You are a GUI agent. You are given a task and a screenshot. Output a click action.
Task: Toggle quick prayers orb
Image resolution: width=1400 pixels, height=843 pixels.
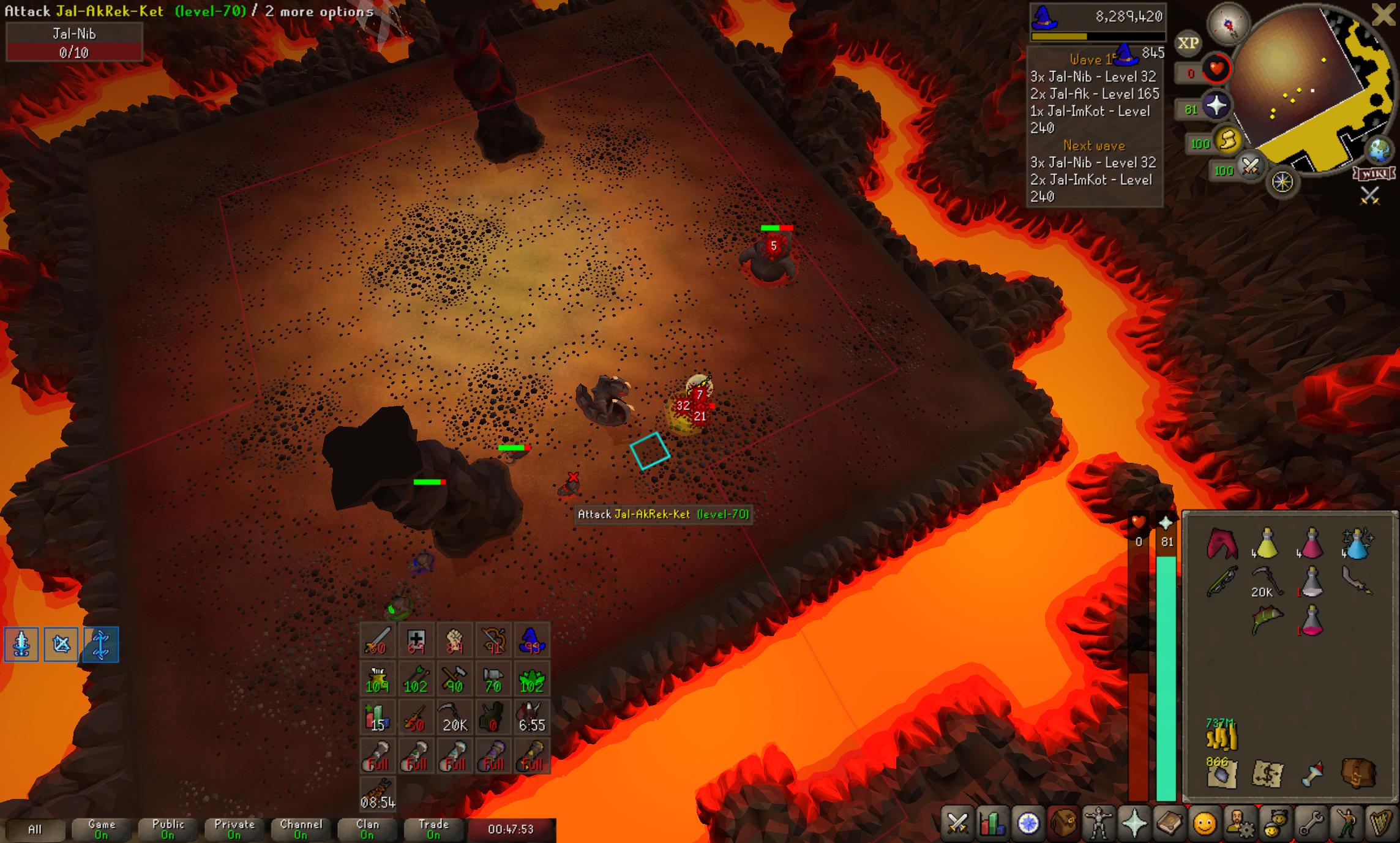click(x=1216, y=106)
